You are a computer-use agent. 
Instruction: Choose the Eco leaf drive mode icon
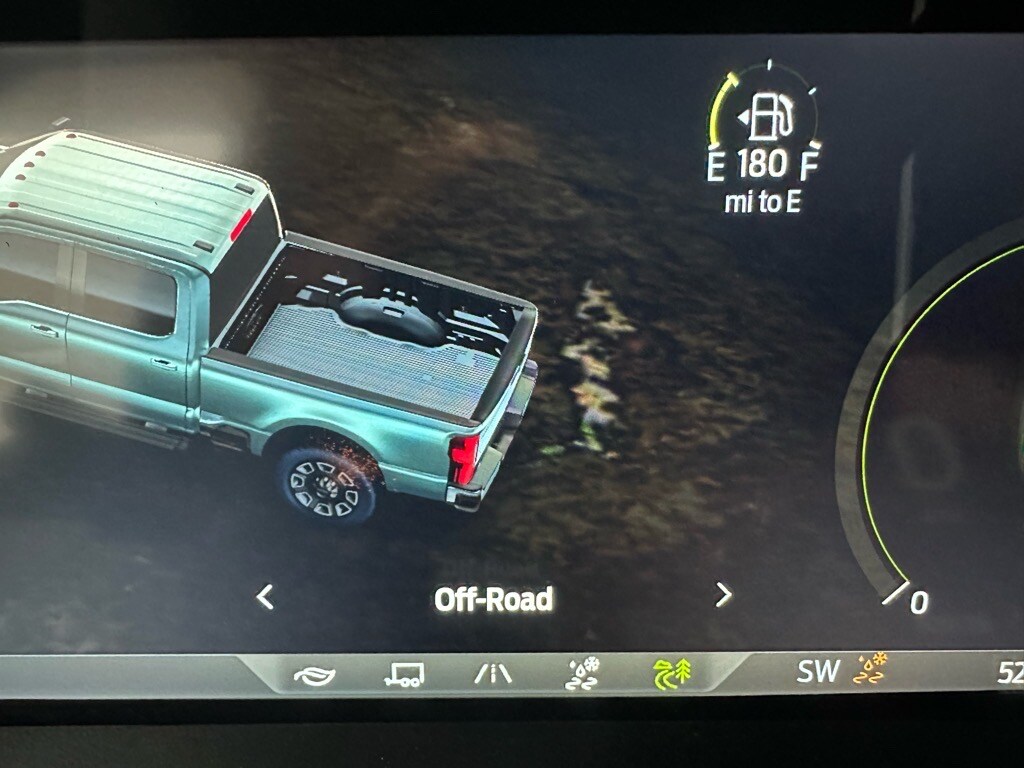pyautogui.click(x=315, y=675)
